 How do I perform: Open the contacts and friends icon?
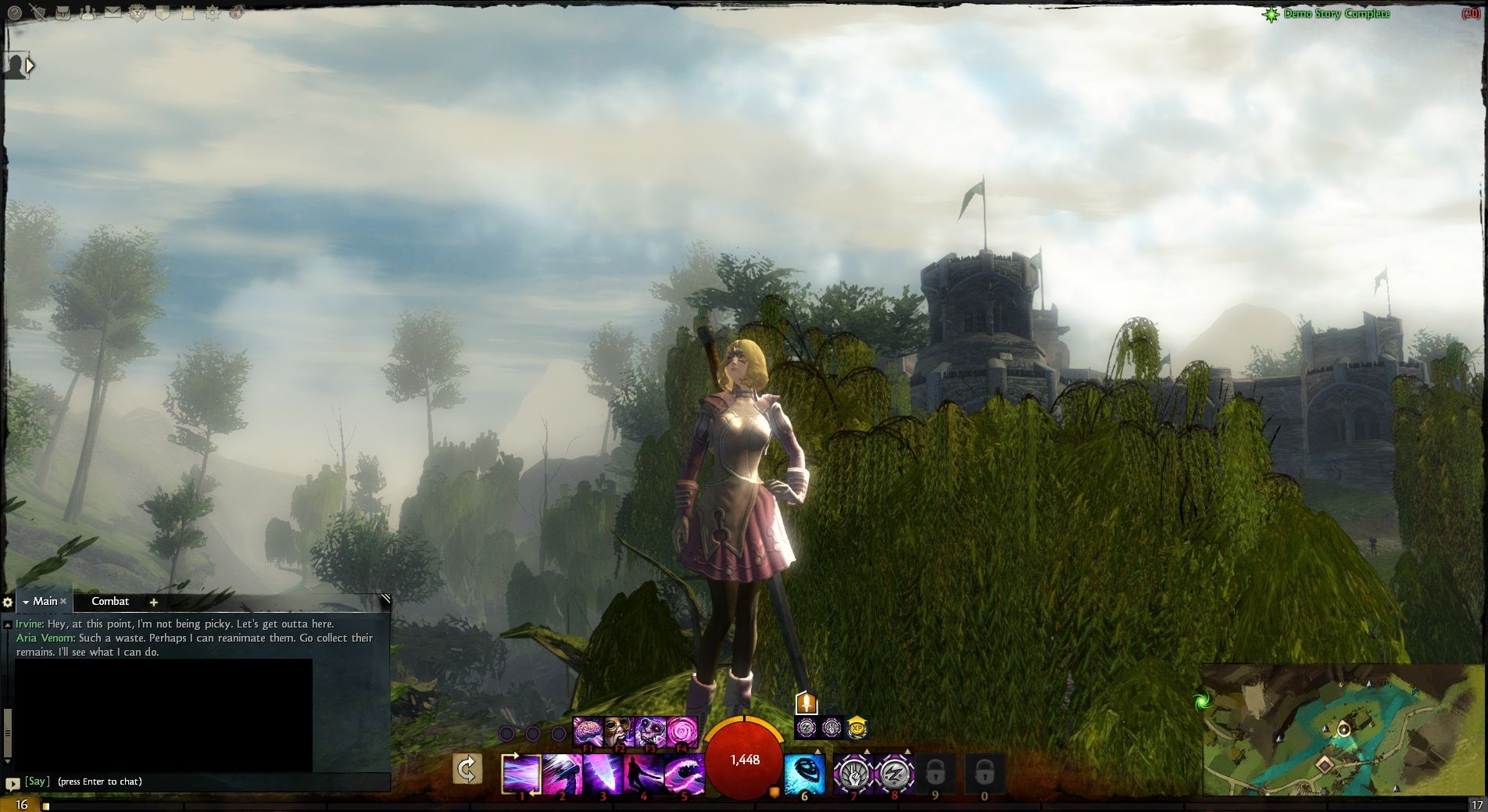[x=88, y=13]
